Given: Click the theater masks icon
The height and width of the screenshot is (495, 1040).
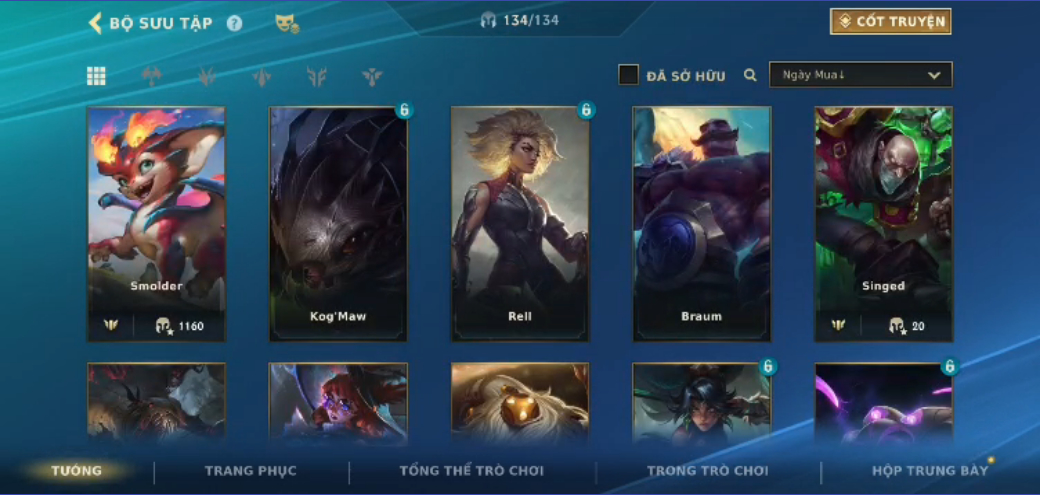Looking at the screenshot, I should point(287,23).
